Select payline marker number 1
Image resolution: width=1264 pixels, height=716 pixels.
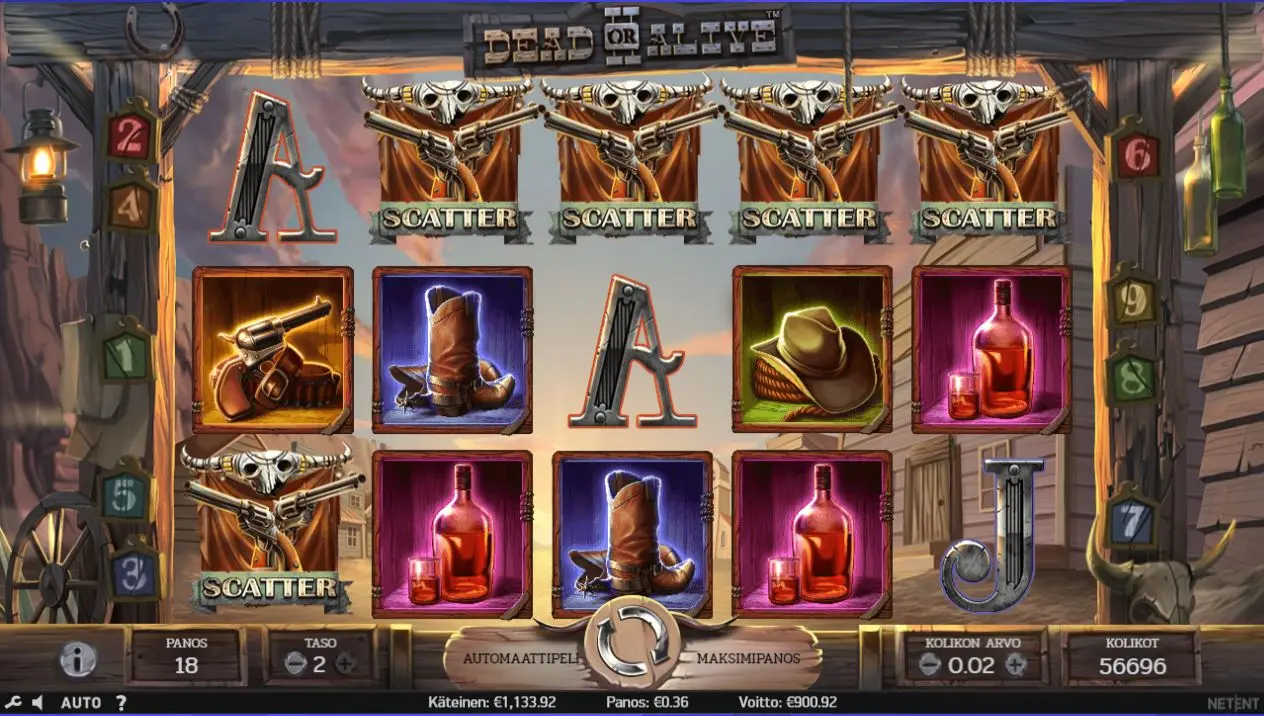pyautogui.click(x=126, y=354)
